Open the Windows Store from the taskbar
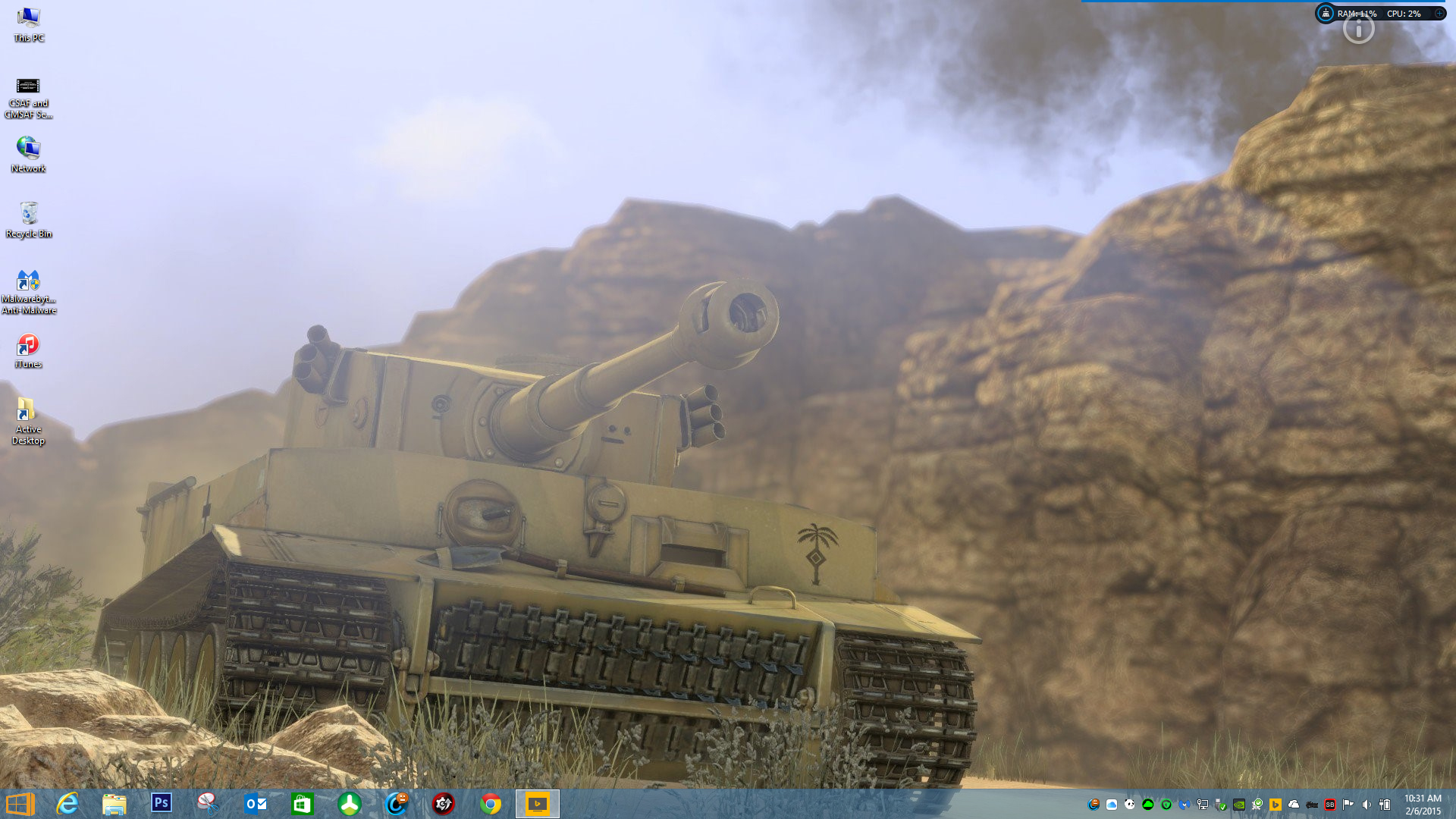 pyautogui.click(x=302, y=803)
